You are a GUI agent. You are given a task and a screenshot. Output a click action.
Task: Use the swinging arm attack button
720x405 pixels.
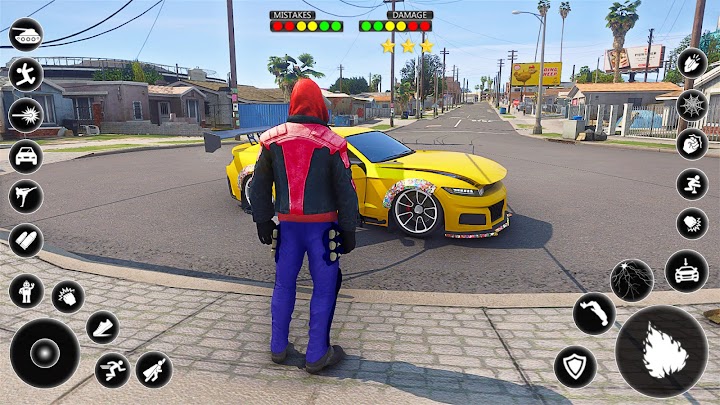tap(594, 313)
